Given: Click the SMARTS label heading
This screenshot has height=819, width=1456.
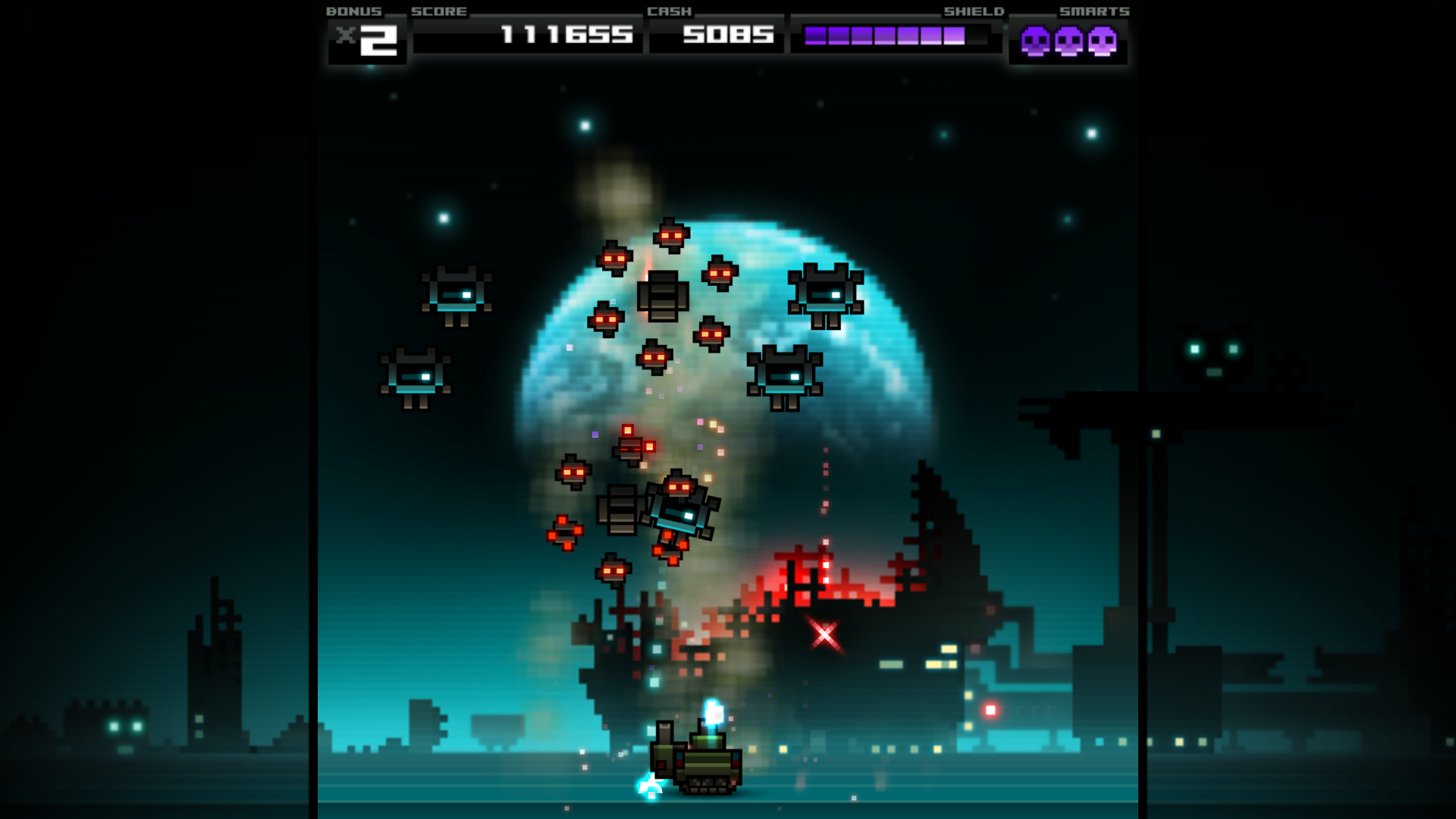Looking at the screenshot, I should pos(1095,11).
